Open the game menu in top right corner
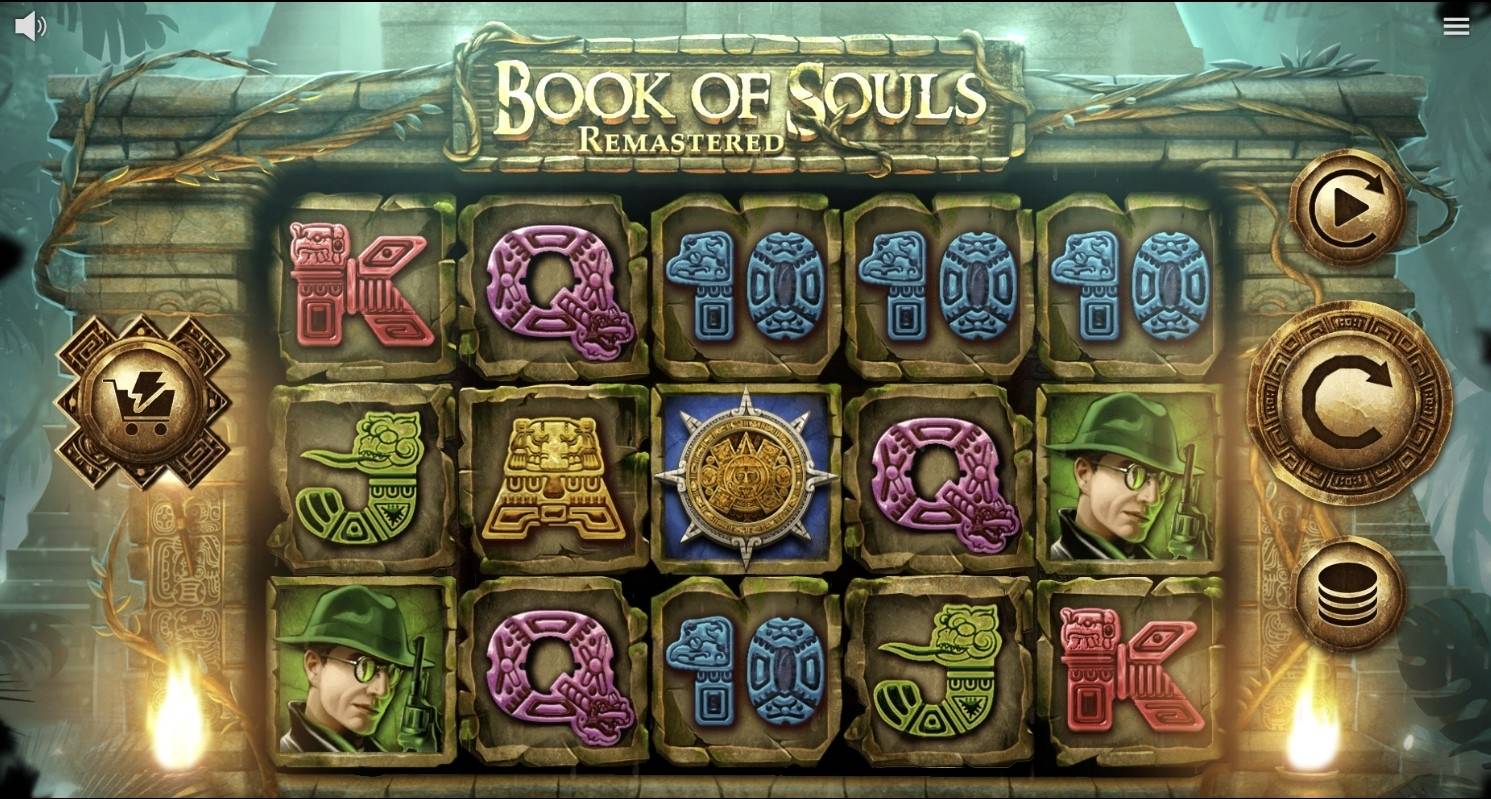Screen dimensions: 1491x799 point(1456,25)
